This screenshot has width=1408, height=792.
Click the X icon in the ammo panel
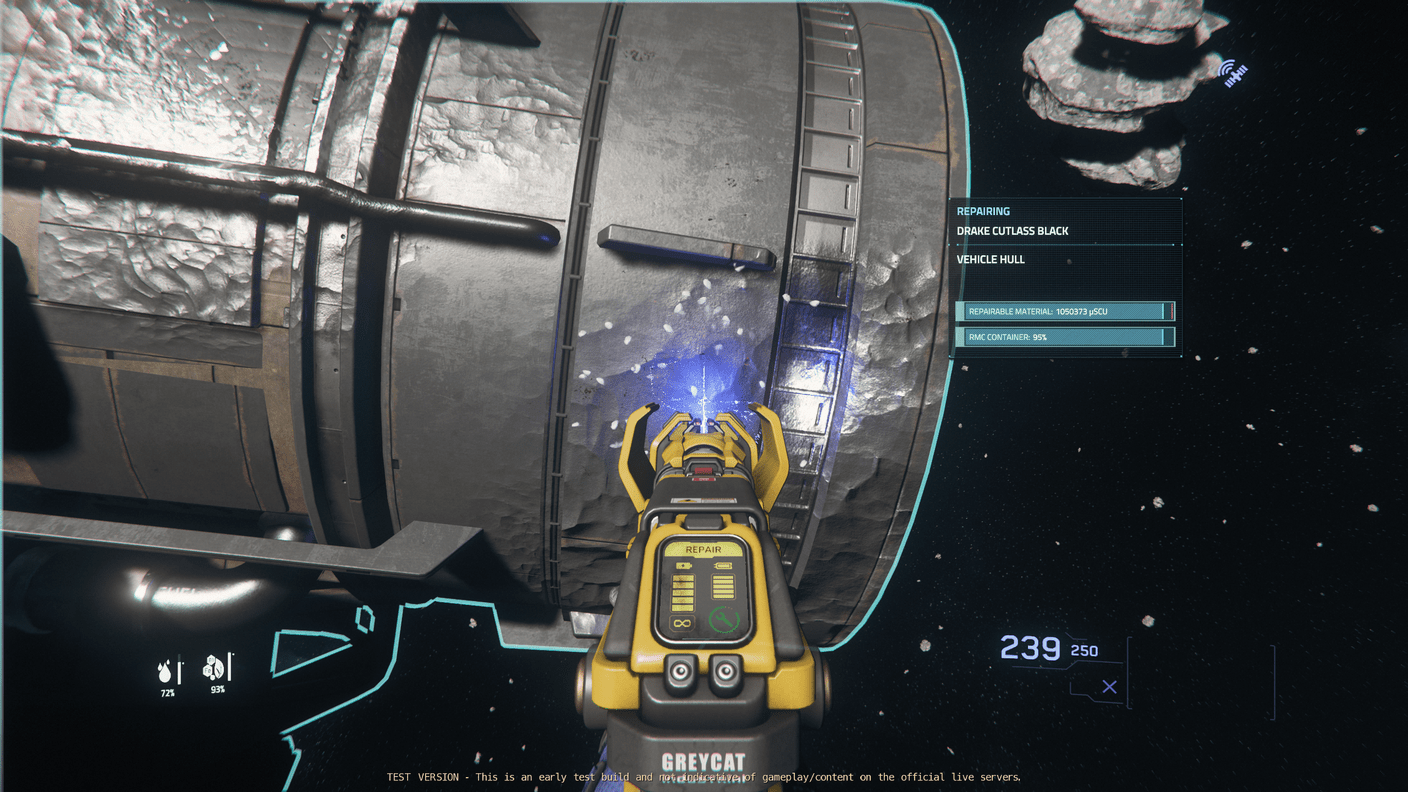[1109, 687]
